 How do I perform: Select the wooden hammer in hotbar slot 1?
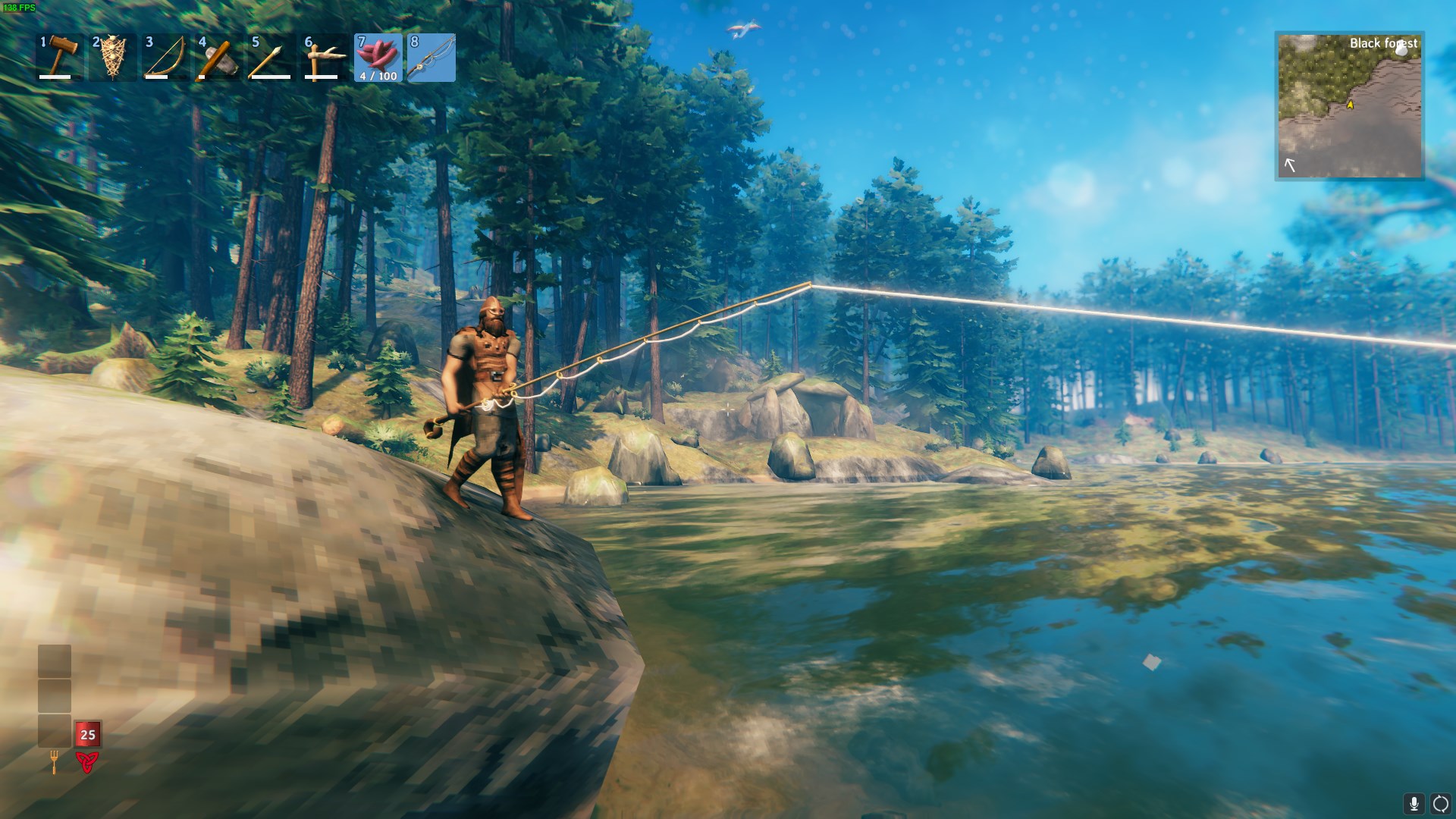coord(60,58)
